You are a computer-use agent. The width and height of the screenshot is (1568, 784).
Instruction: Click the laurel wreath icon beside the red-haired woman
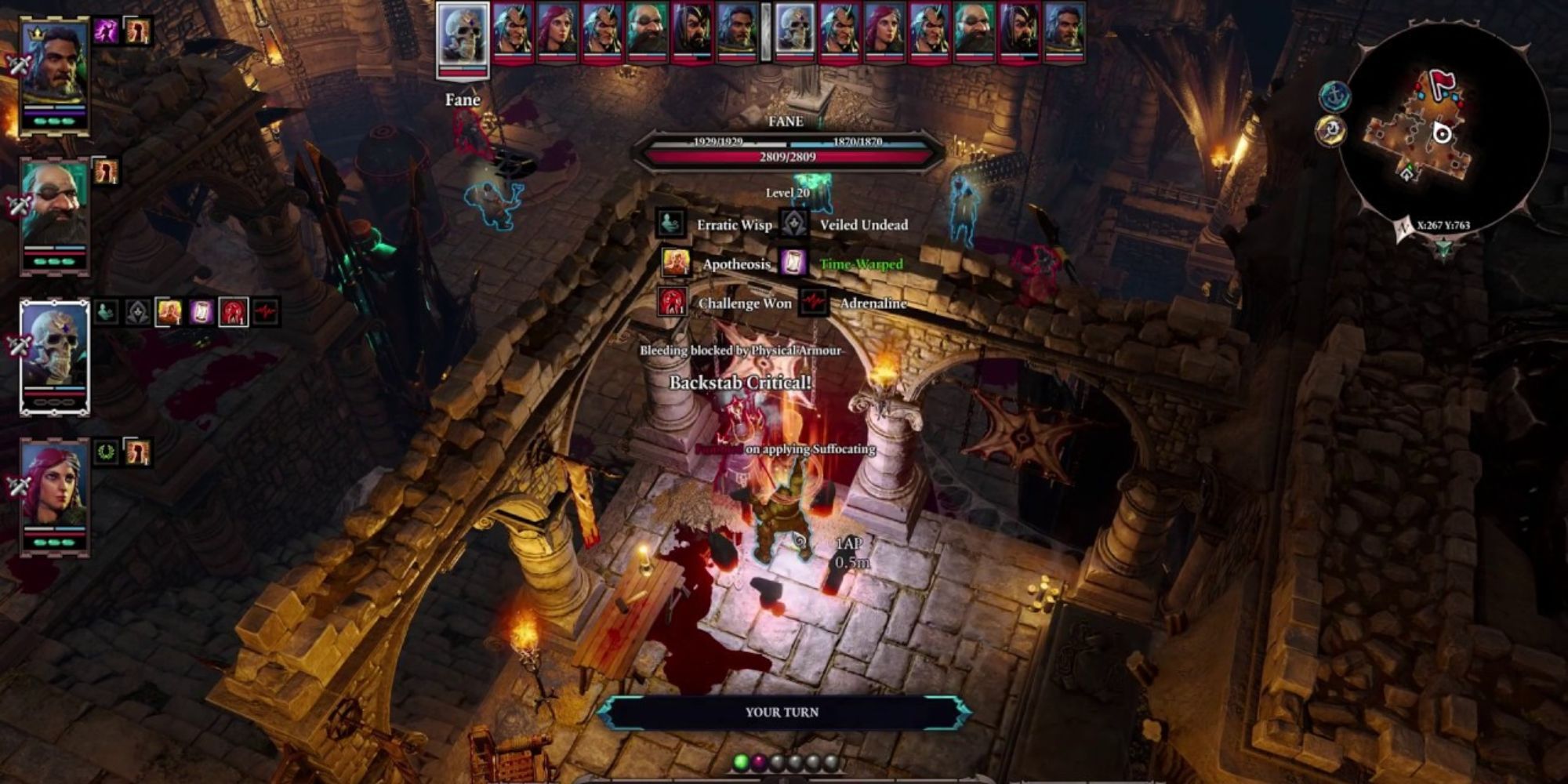pyautogui.click(x=104, y=450)
